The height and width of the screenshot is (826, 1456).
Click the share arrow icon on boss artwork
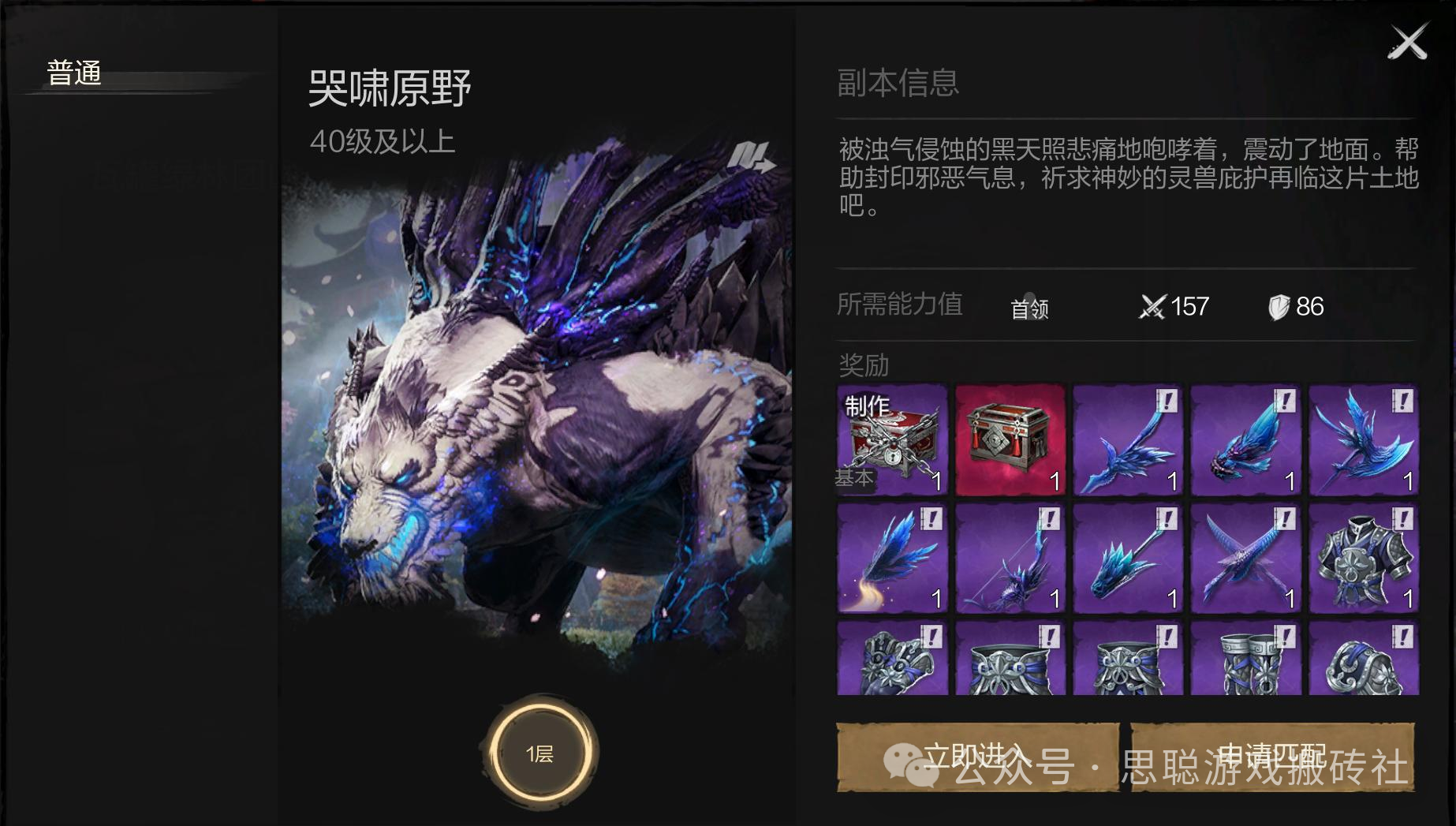click(749, 157)
